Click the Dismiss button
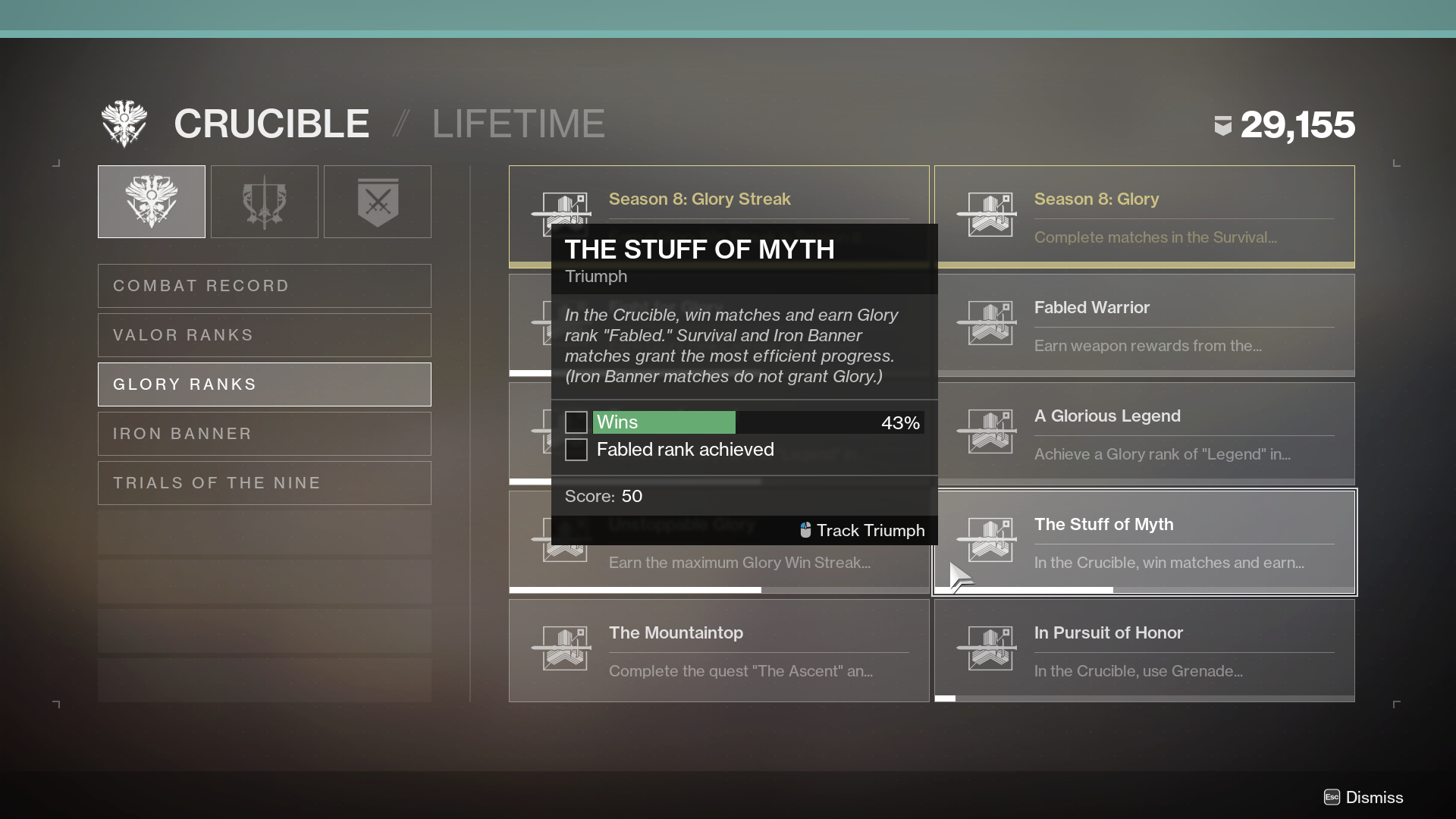 (x=1363, y=797)
